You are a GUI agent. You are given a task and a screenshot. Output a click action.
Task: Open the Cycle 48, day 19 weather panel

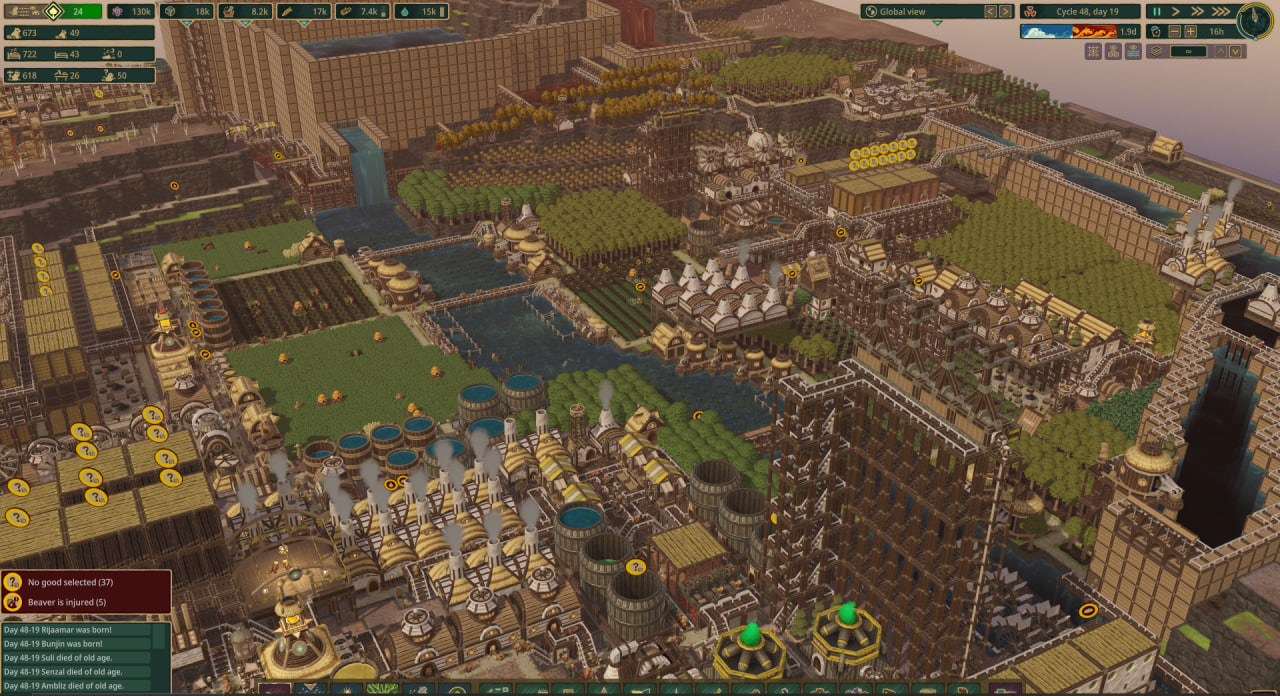point(1080,11)
